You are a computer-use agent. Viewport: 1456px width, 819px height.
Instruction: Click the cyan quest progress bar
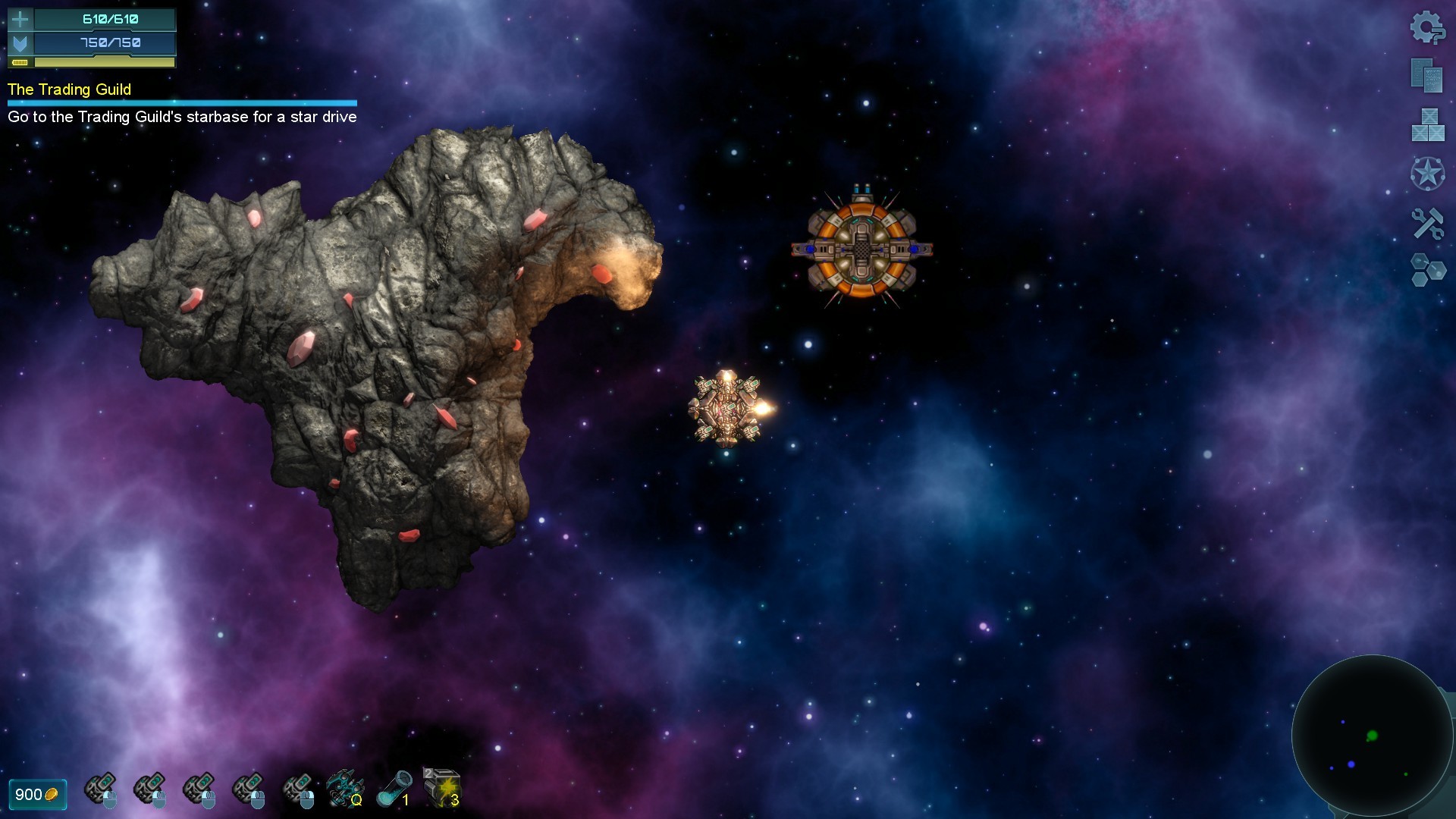click(180, 101)
